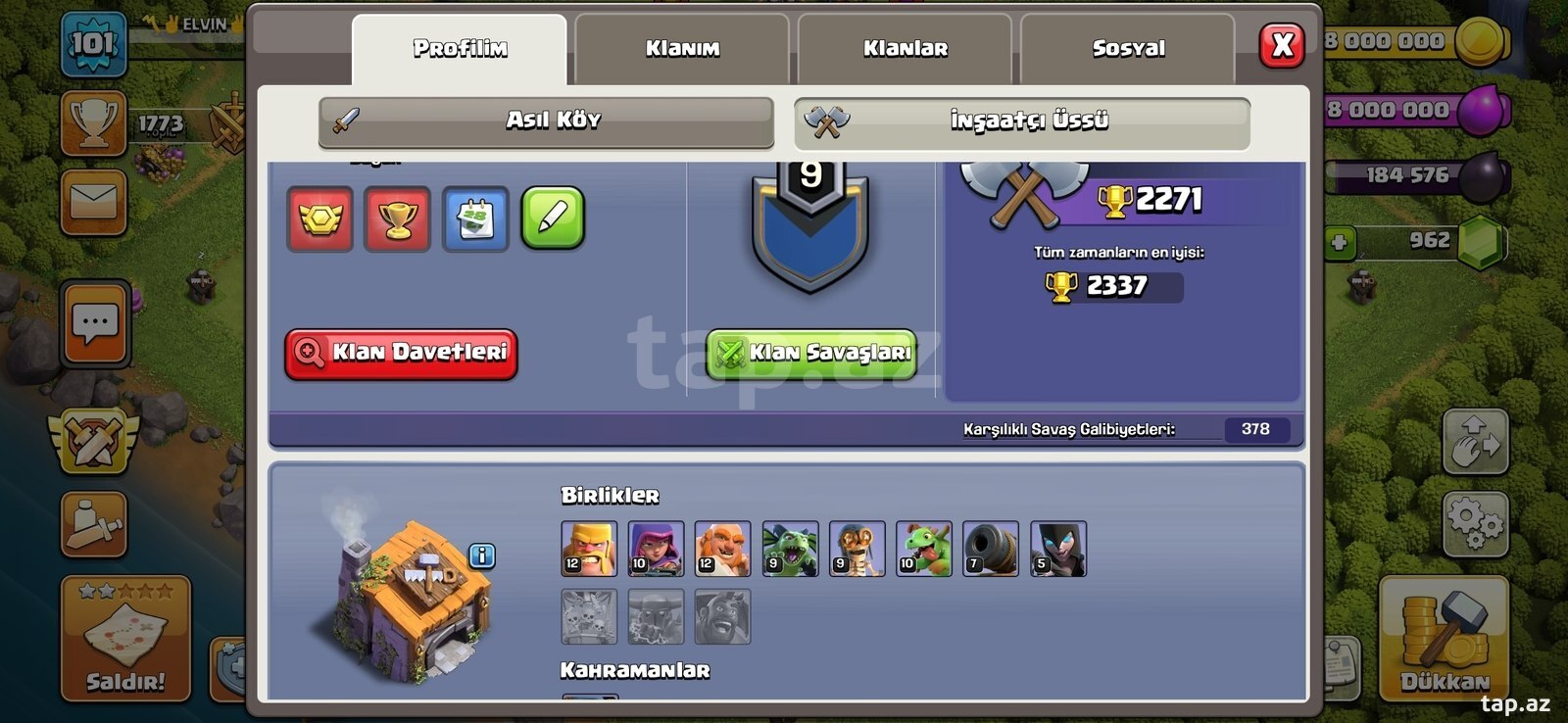Screen dimensions: 1568x723
Task: Show the Asıl Köy profile
Action: tap(547, 120)
